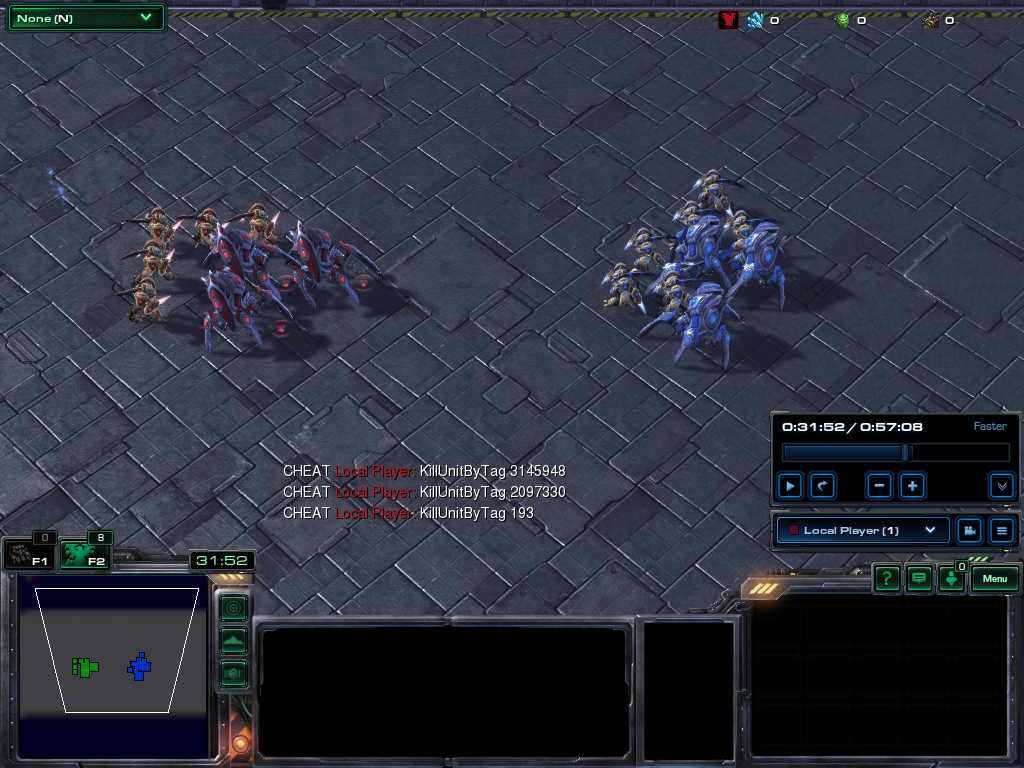Toggle the minimap terrain display button

[x=233, y=640]
